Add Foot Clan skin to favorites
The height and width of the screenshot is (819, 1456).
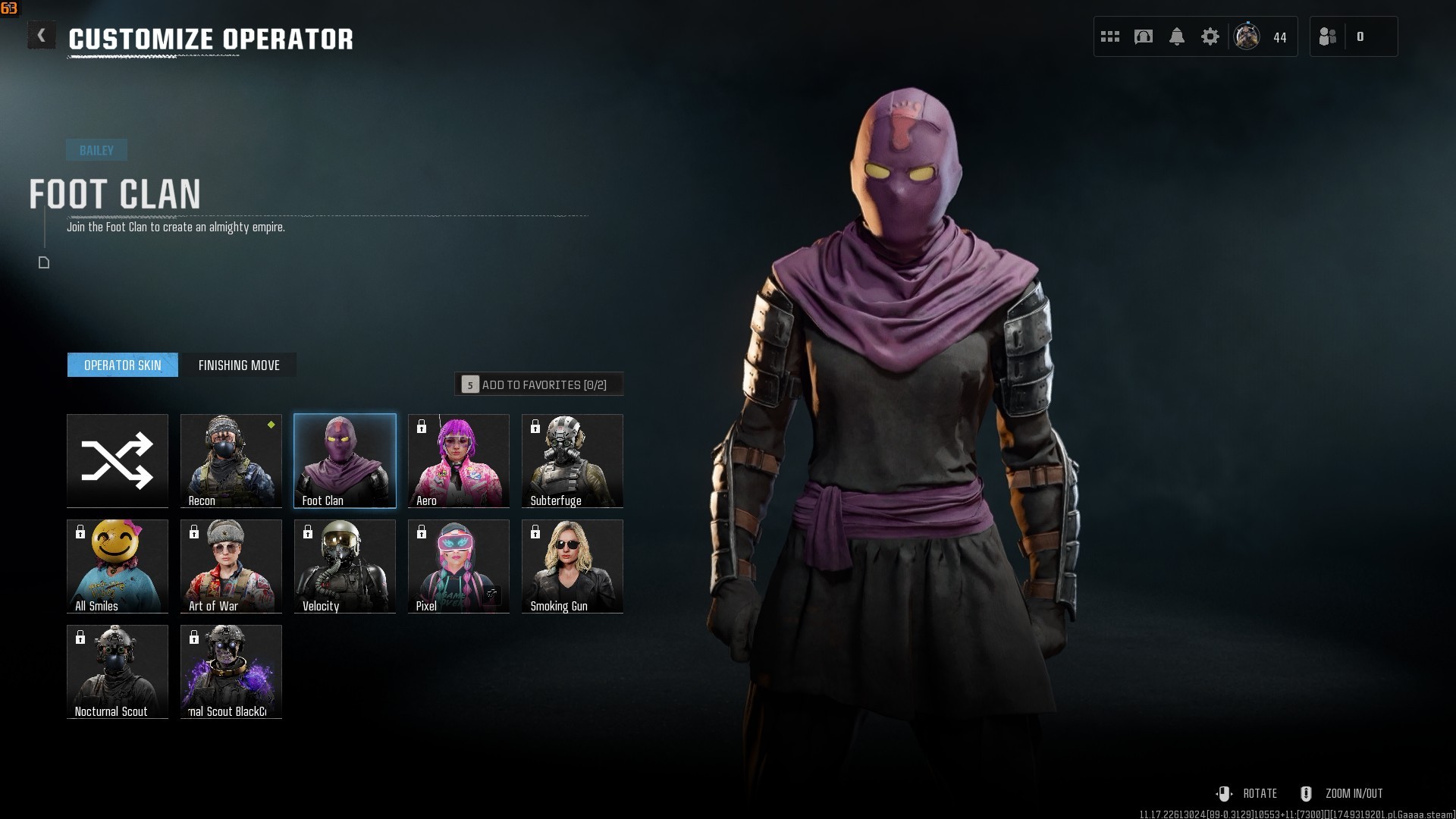point(539,384)
